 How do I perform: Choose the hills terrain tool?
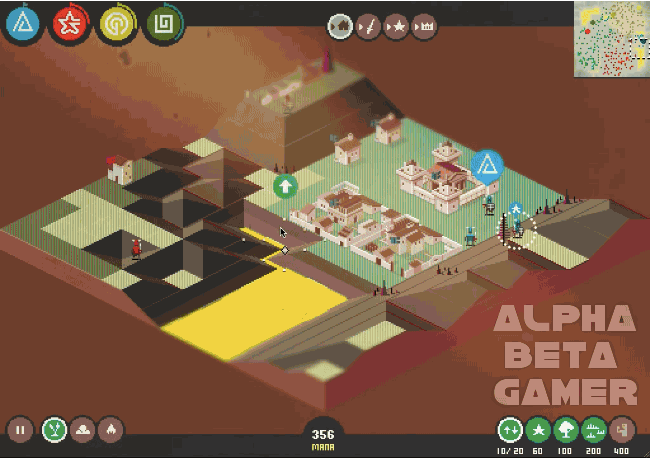(82, 430)
